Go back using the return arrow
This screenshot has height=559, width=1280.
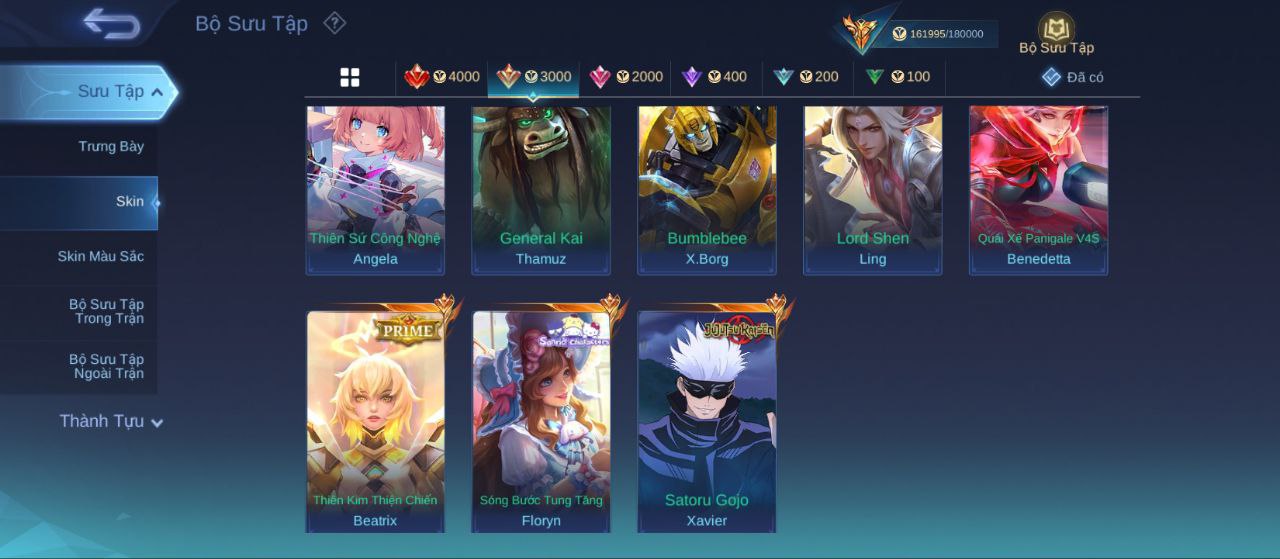[x=111, y=23]
